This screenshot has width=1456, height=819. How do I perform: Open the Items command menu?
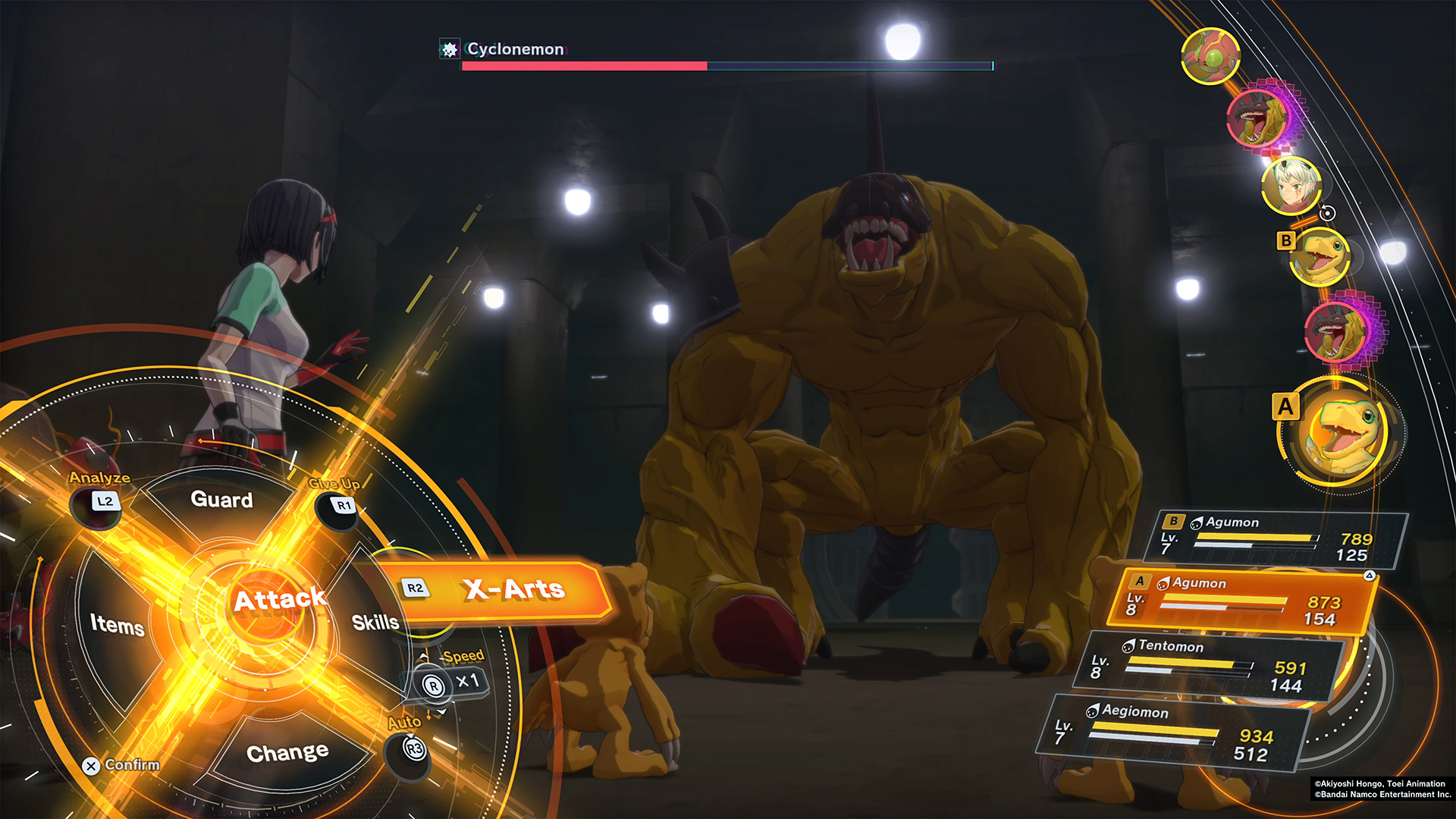(x=118, y=627)
